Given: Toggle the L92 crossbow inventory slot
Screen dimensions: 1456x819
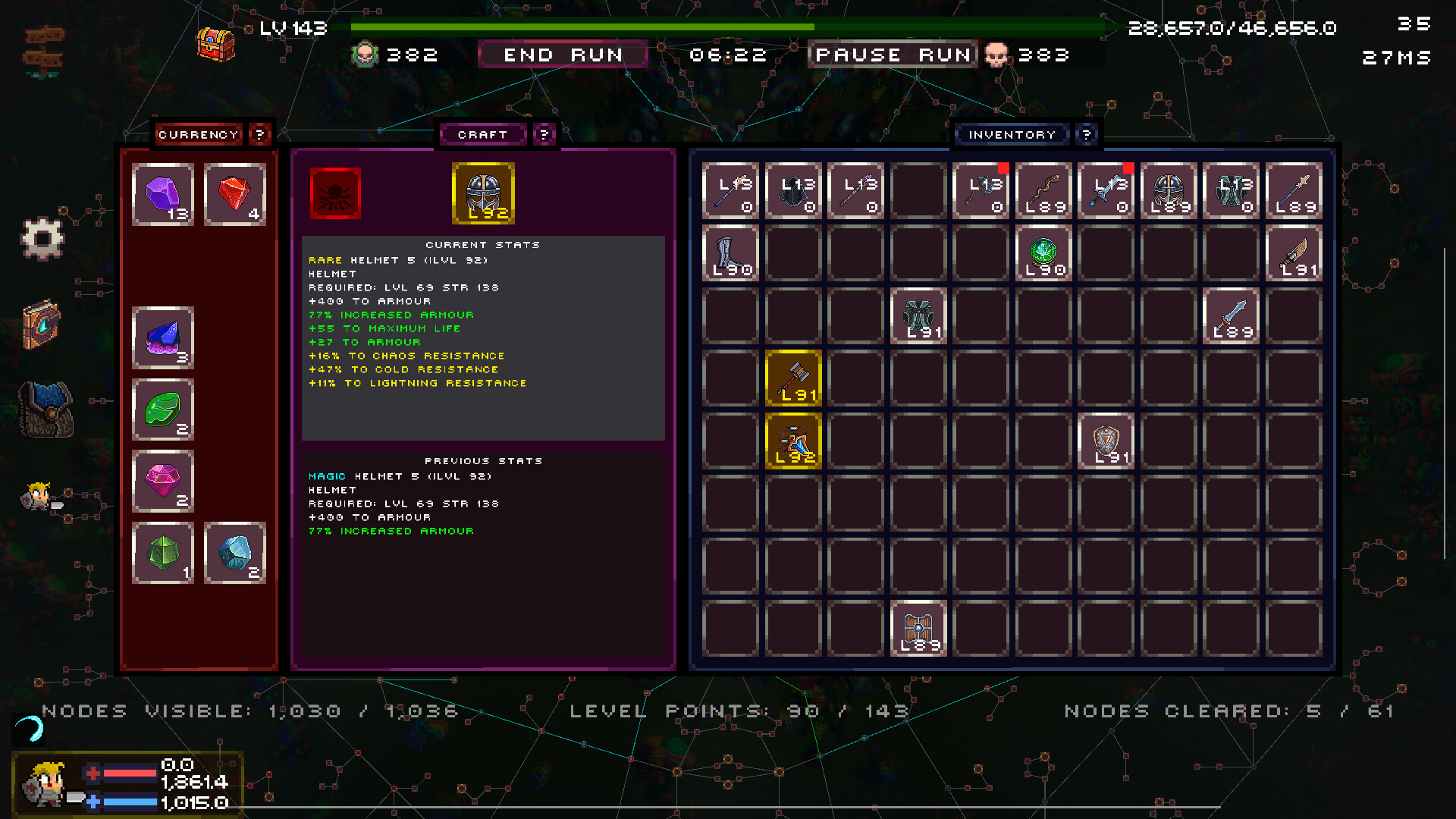Looking at the screenshot, I should pos(793,441).
